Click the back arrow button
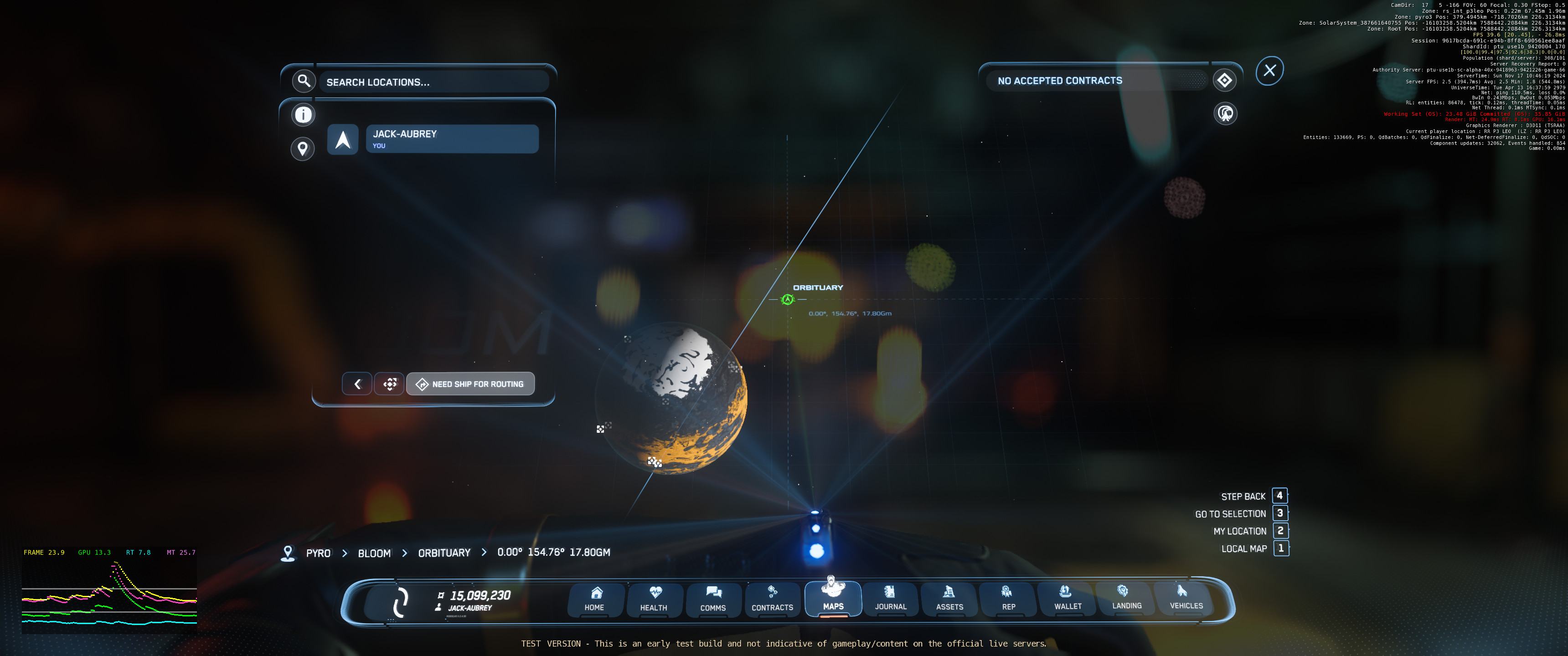This screenshot has width=1568, height=656. [357, 384]
